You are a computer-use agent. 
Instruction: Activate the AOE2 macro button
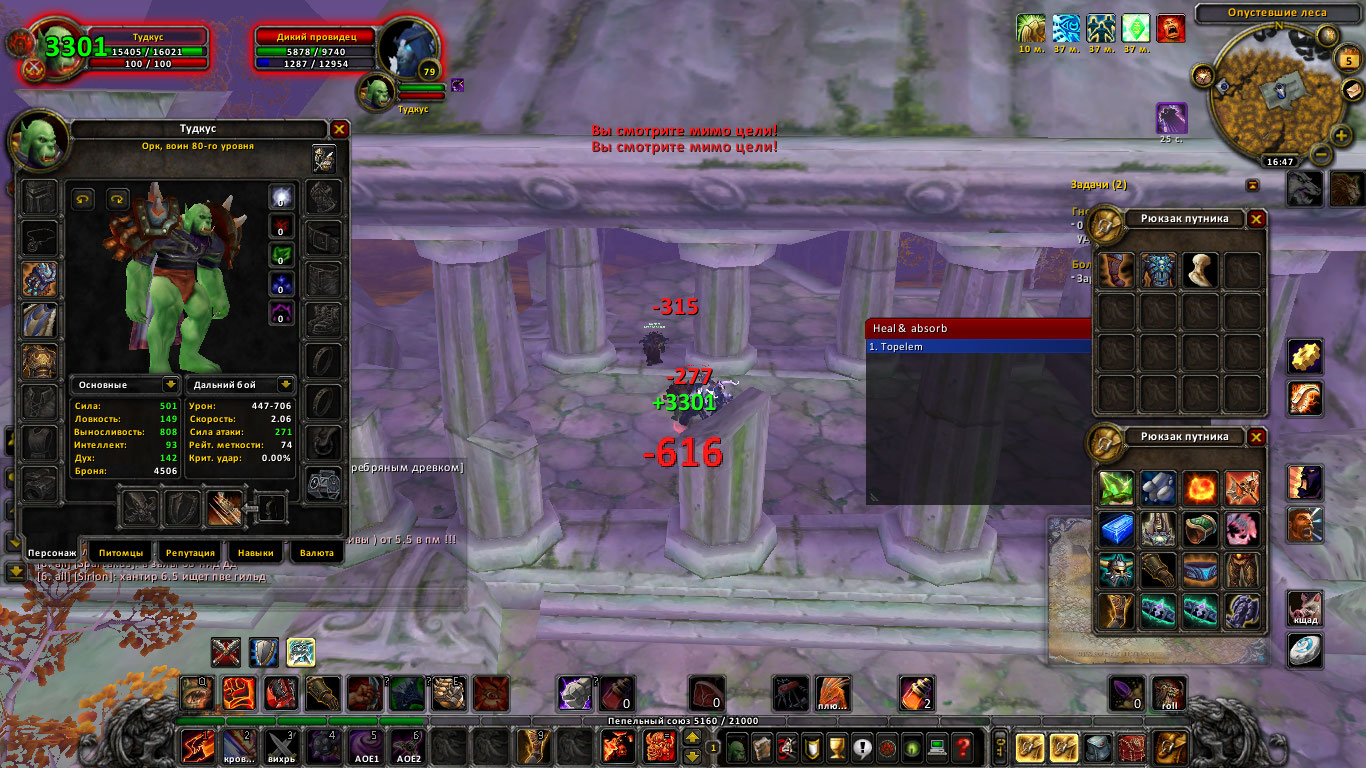[x=407, y=746]
